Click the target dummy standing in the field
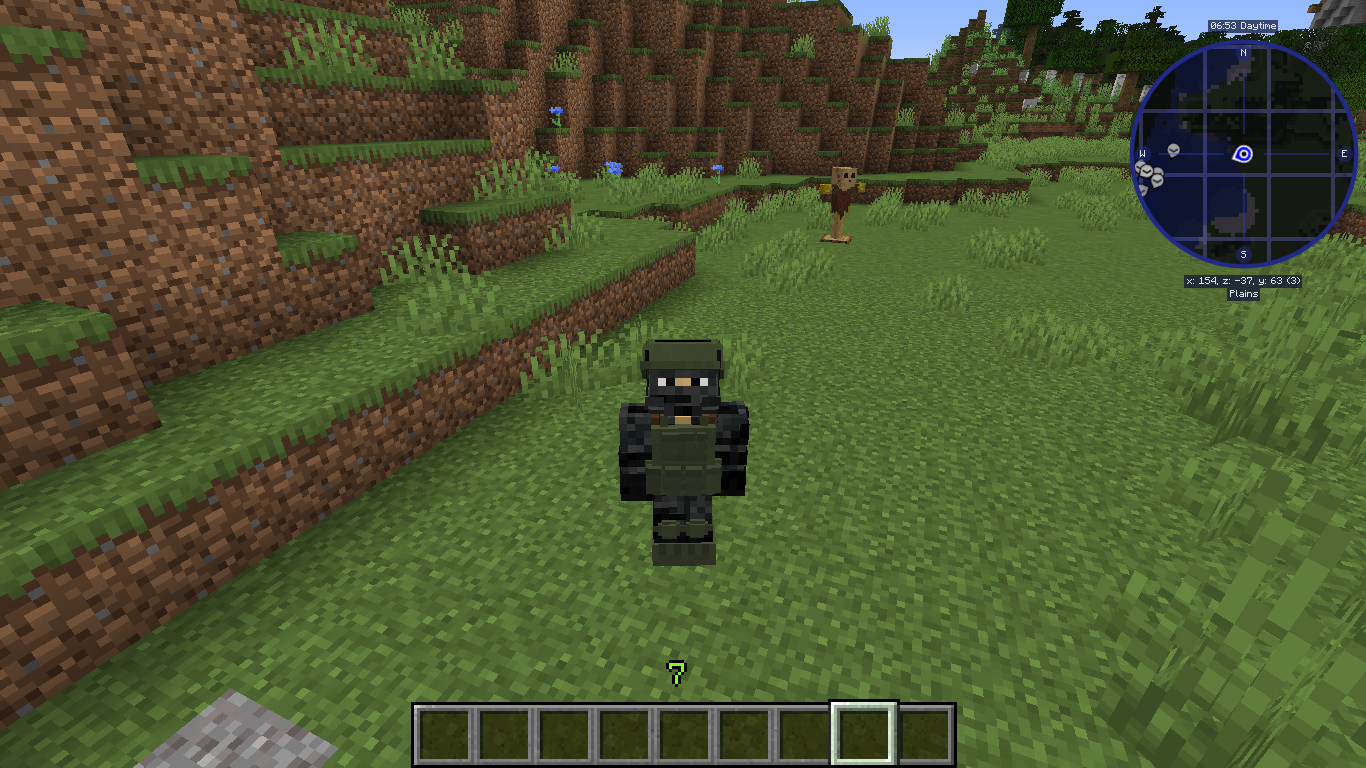This screenshot has width=1366, height=768. tap(843, 195)
